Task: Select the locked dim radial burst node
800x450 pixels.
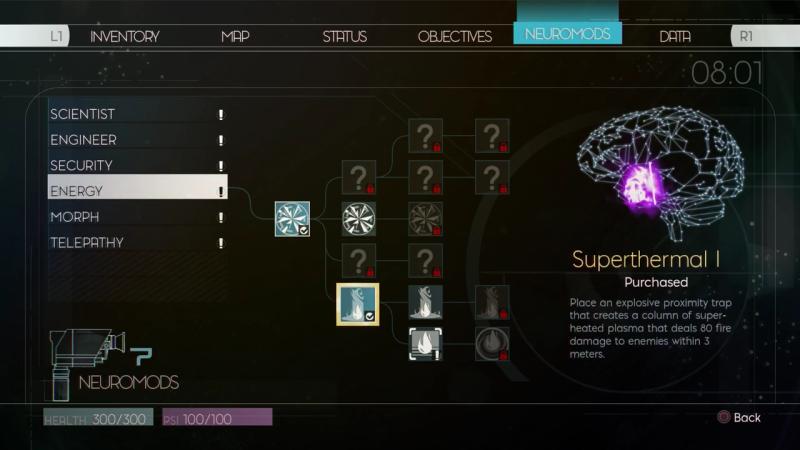Action: [x=425, y=218]
